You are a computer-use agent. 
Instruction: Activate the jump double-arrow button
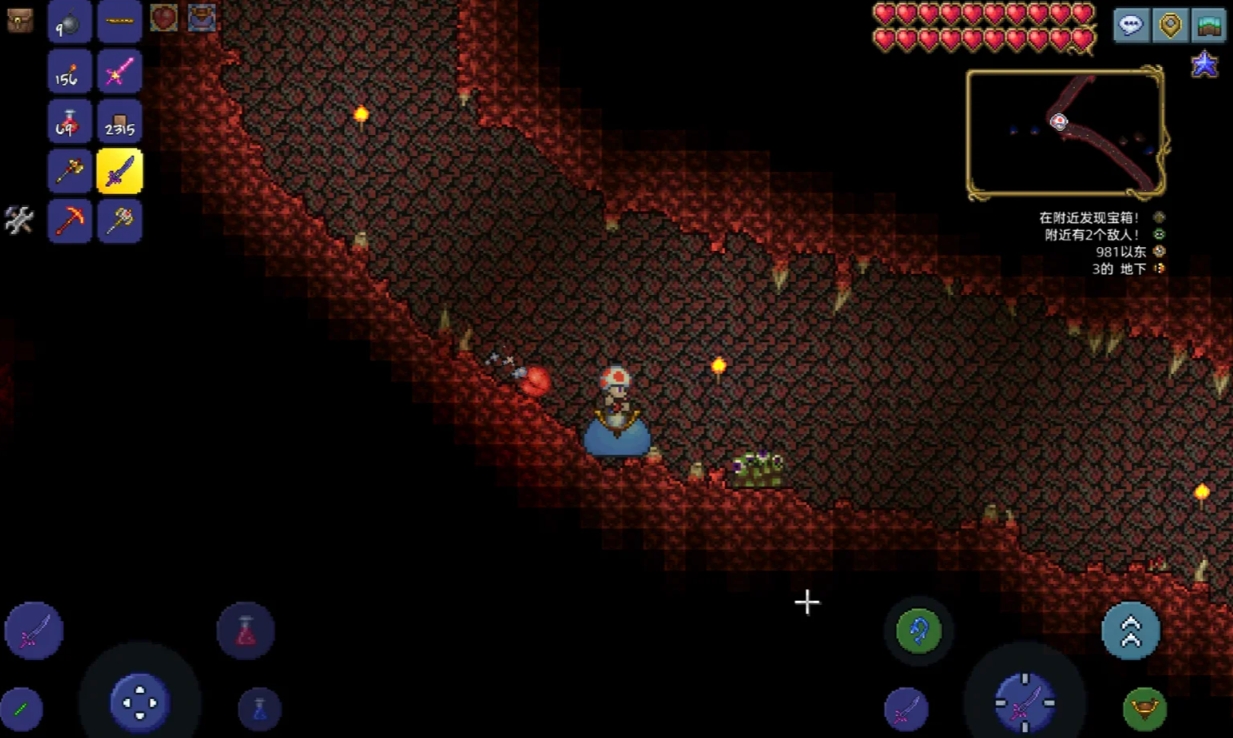tap(1130, 631)
